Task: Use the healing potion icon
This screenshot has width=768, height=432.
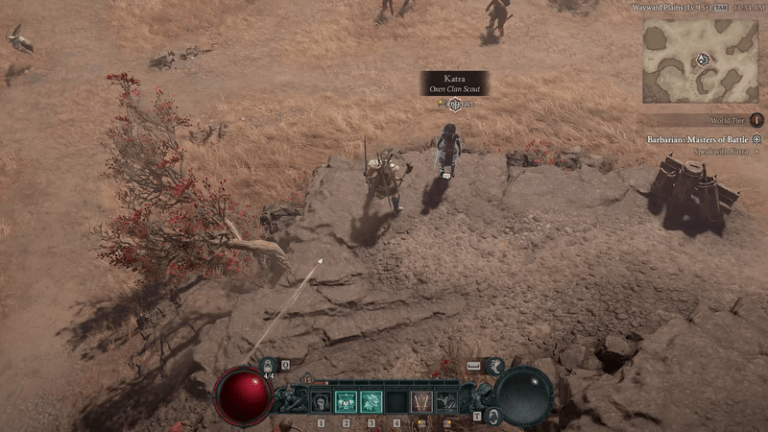Action: click(268, 366)
